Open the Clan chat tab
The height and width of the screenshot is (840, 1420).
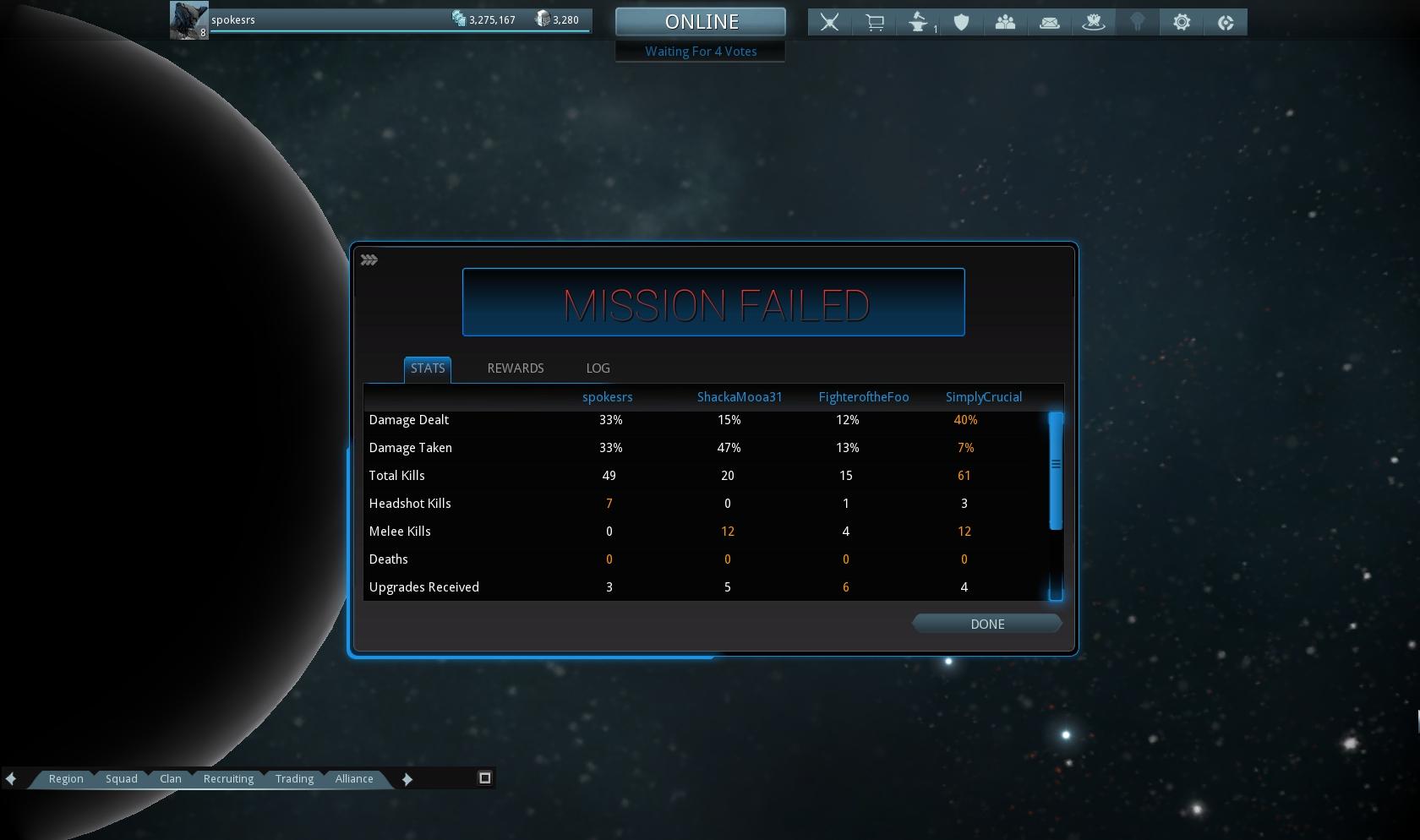(171, 779)
